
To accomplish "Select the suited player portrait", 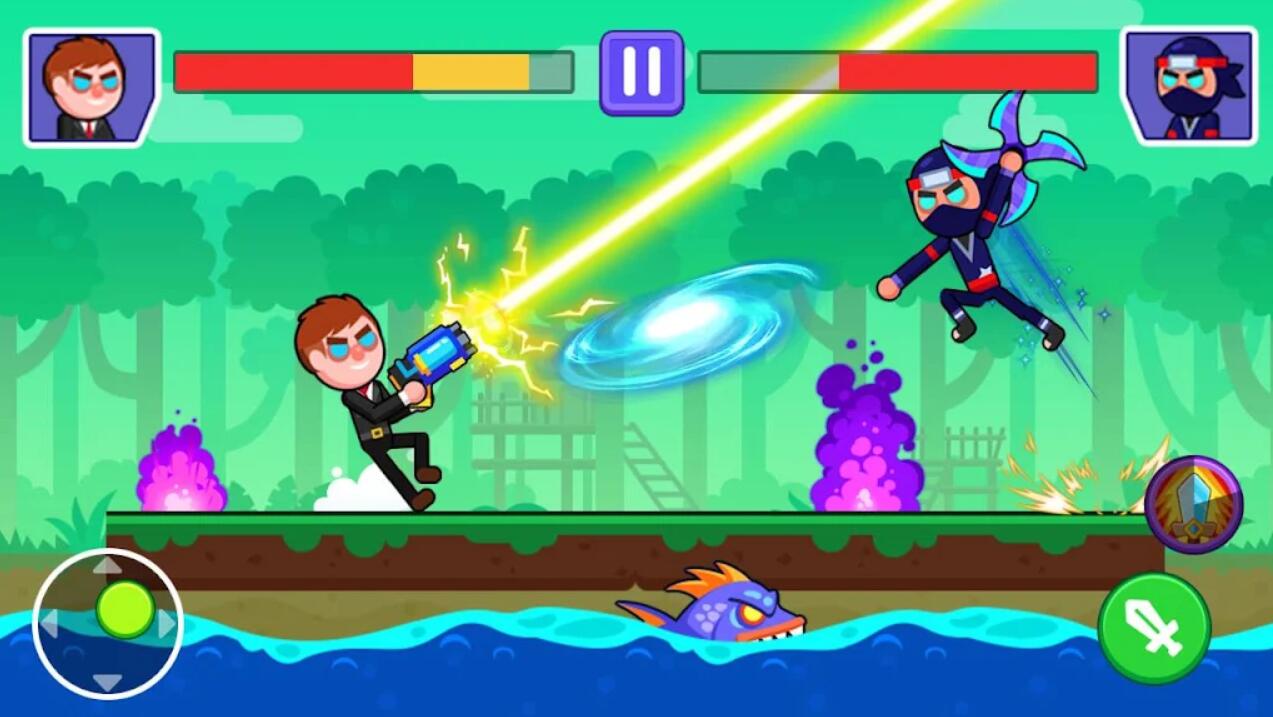I will click(91, 88).
